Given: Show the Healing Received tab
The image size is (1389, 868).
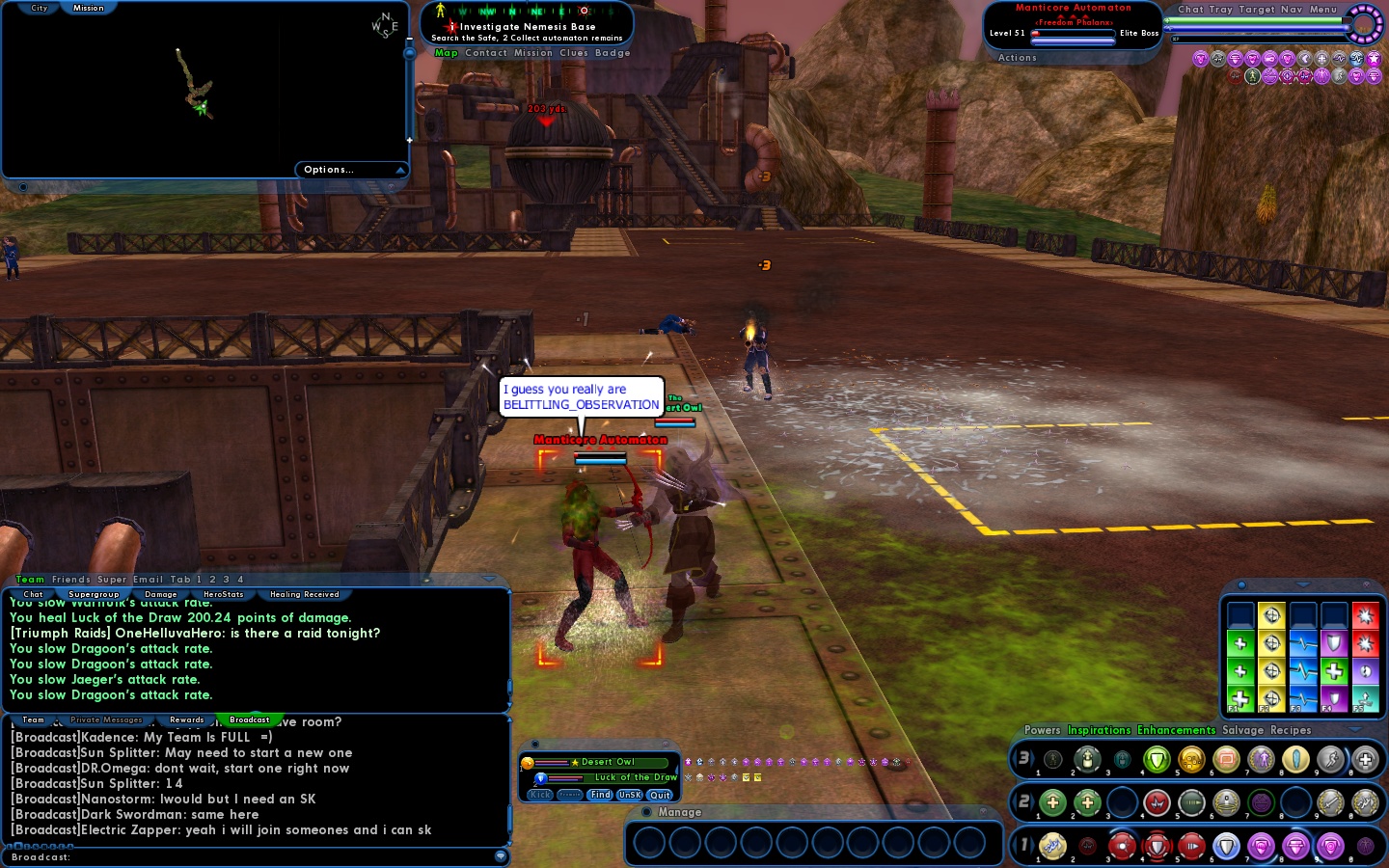Looking at the screenshot, I should pos(304,594).
